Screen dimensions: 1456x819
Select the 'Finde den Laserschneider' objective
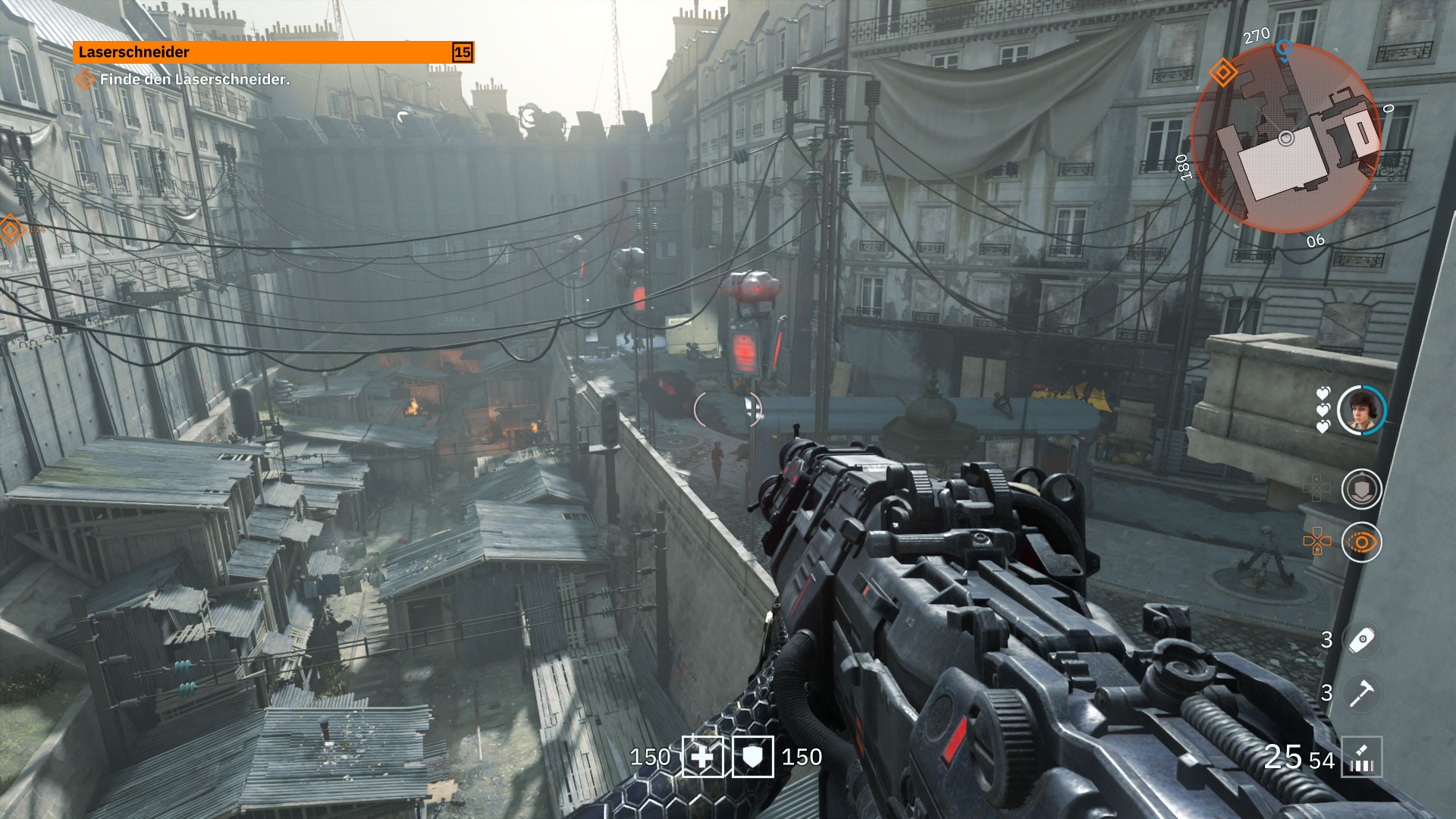click(194, 79)
